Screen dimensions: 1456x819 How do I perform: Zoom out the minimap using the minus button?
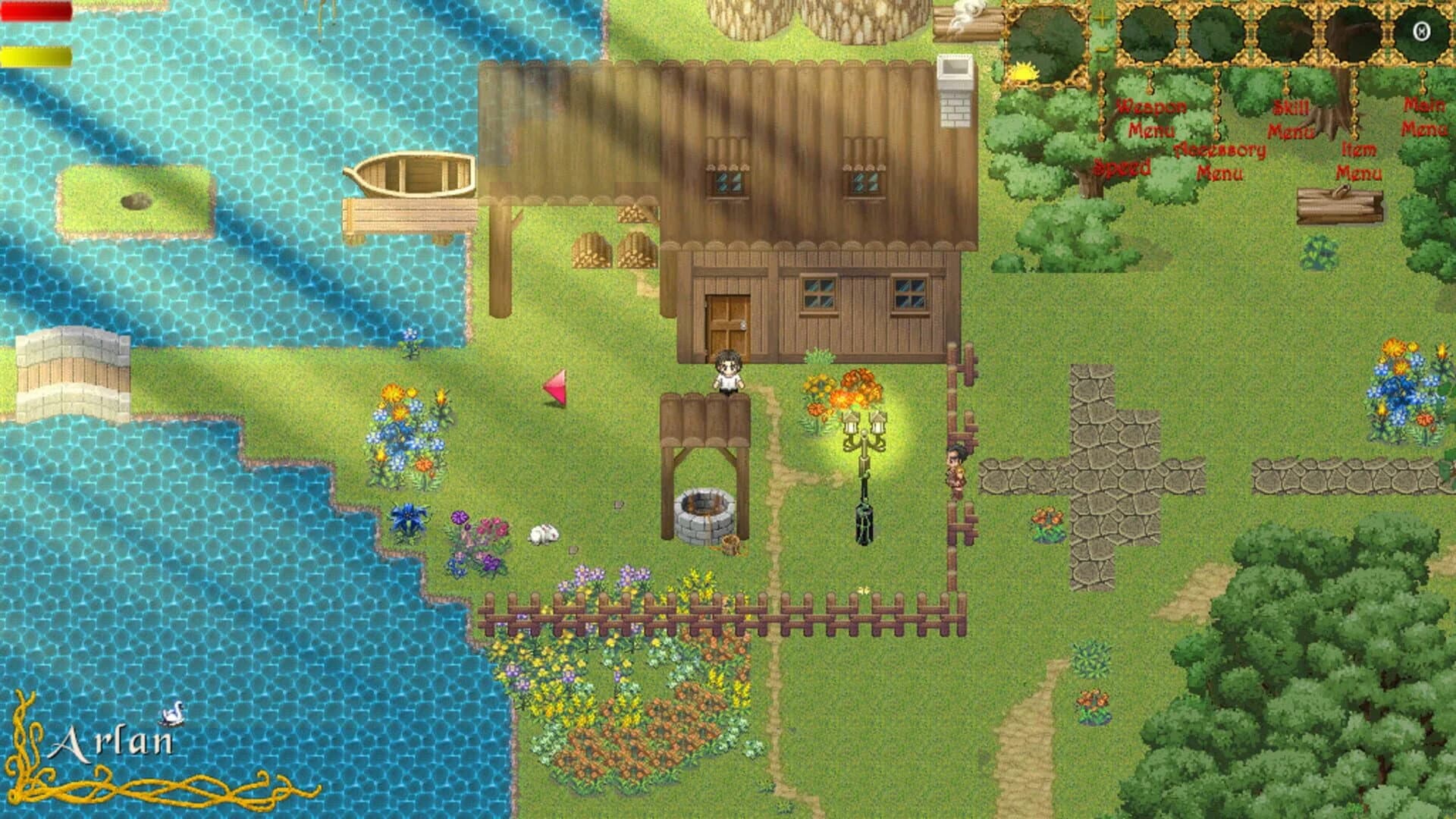point(1100,50)
